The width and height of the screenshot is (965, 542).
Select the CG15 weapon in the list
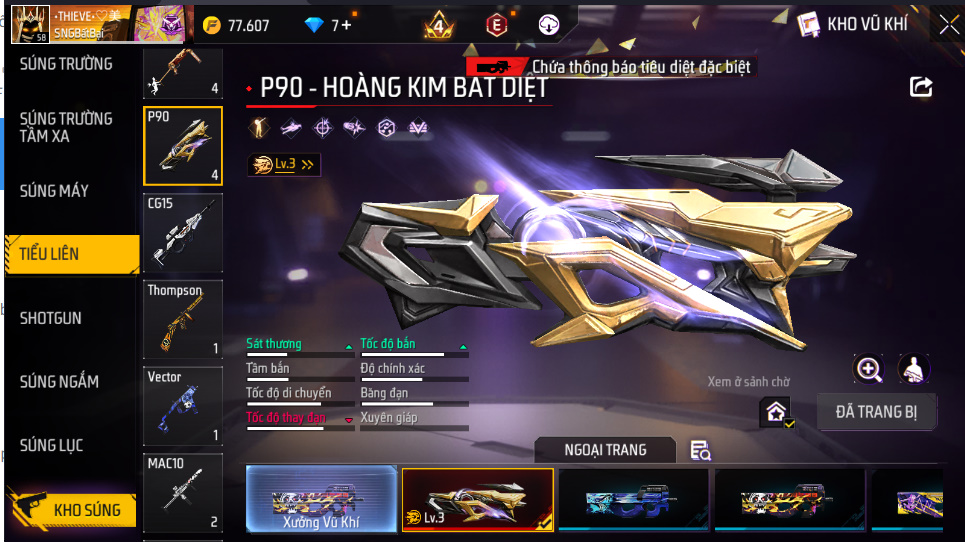click(183, 233)
